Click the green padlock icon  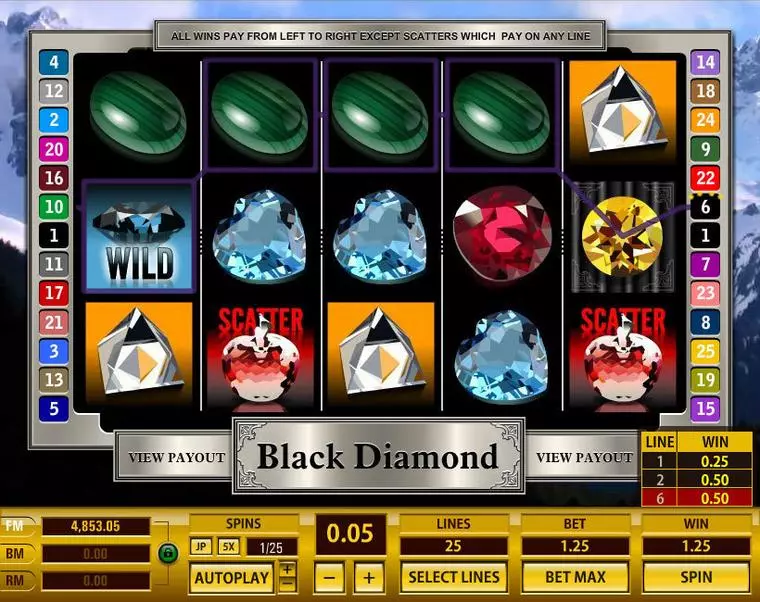[167, 552]
